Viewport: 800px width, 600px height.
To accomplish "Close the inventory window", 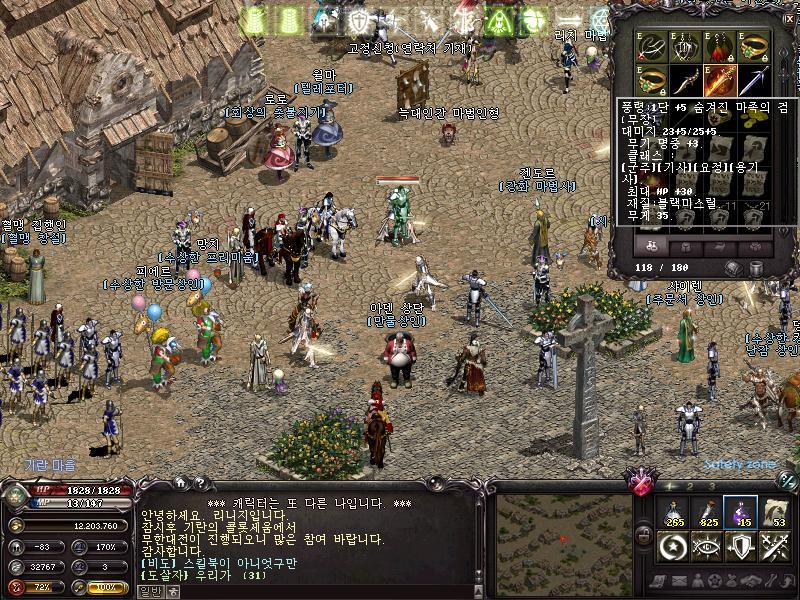I will click(789, 19).
